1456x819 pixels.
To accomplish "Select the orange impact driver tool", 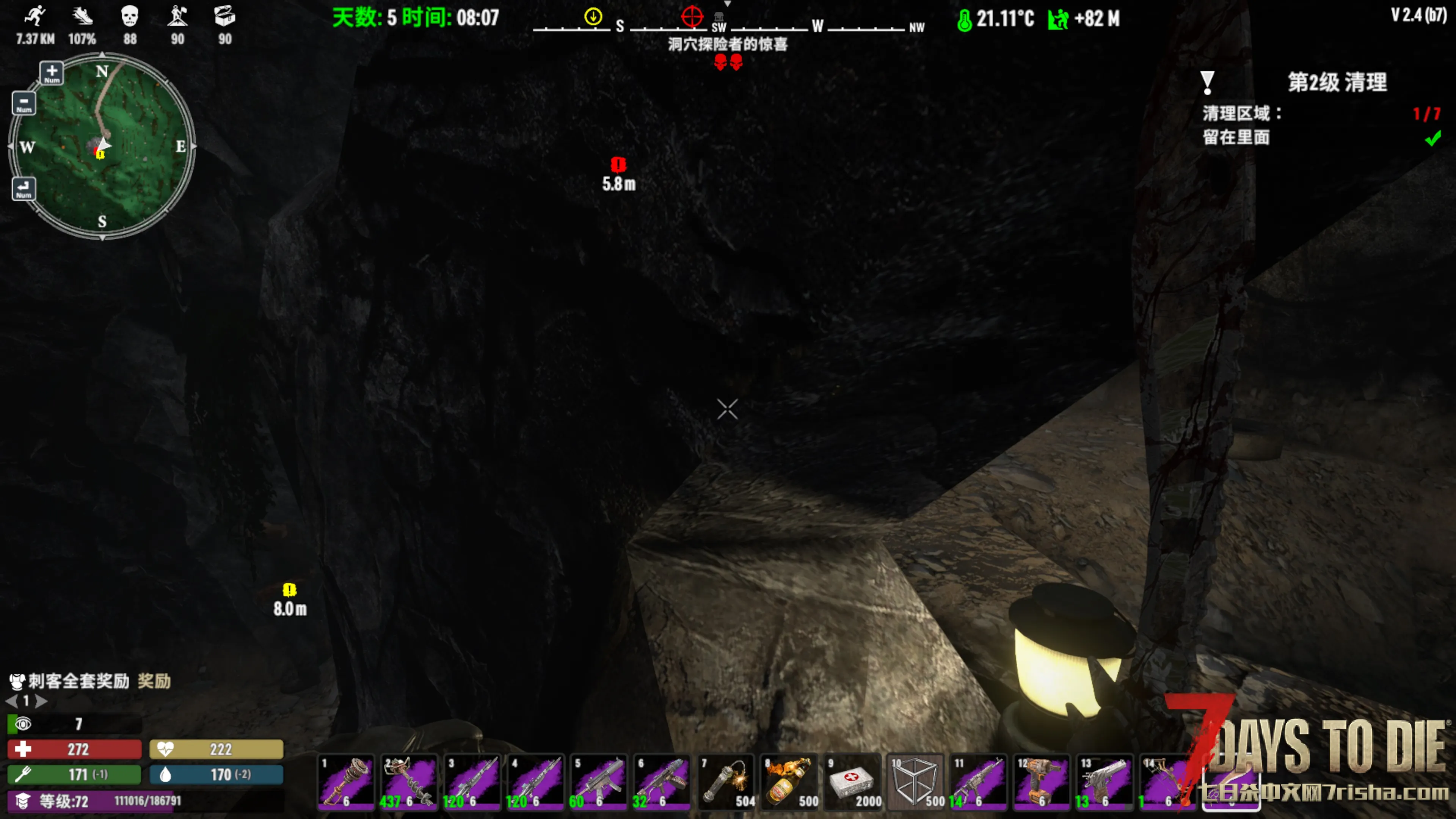I will click(1042, 782).
